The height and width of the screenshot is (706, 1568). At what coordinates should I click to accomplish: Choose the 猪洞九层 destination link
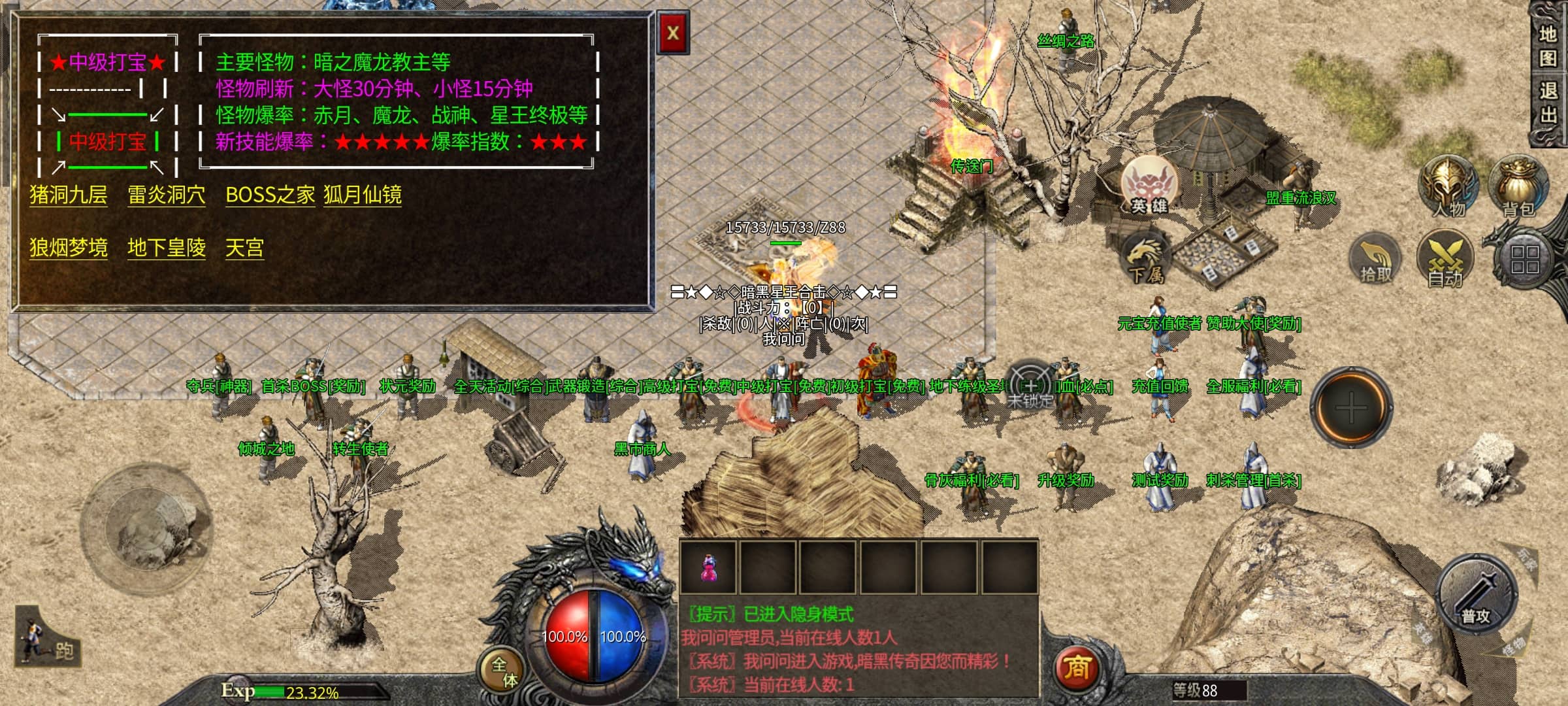[x=68, y=195]
